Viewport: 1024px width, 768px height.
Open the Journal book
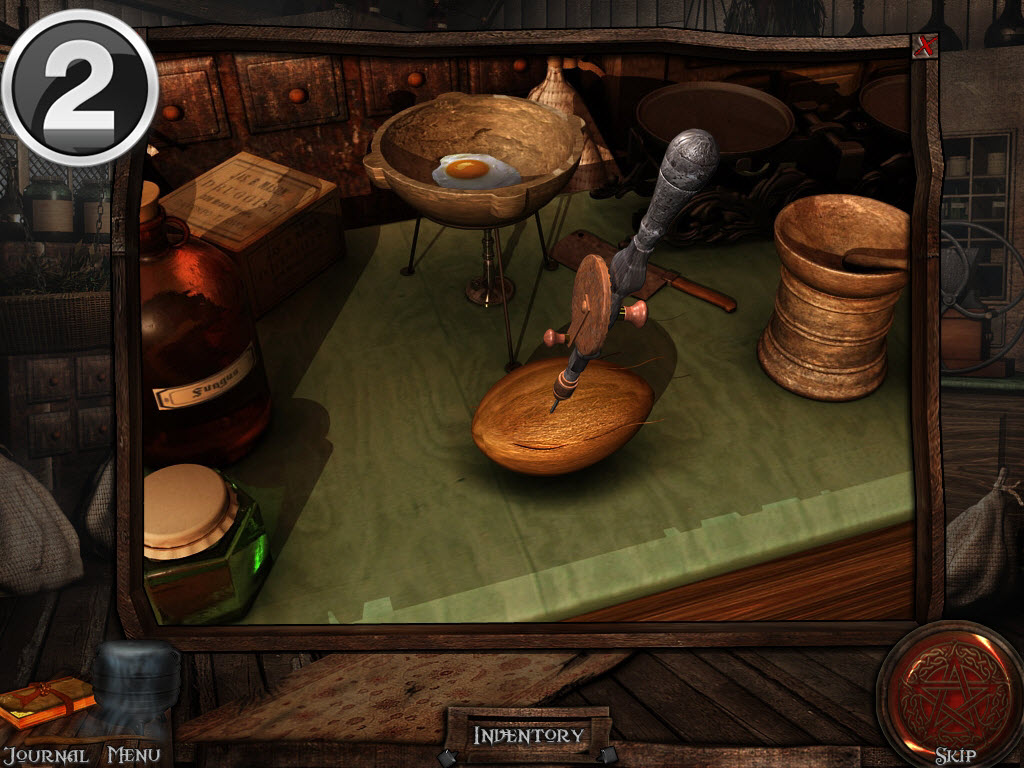(x=46, y=703)
